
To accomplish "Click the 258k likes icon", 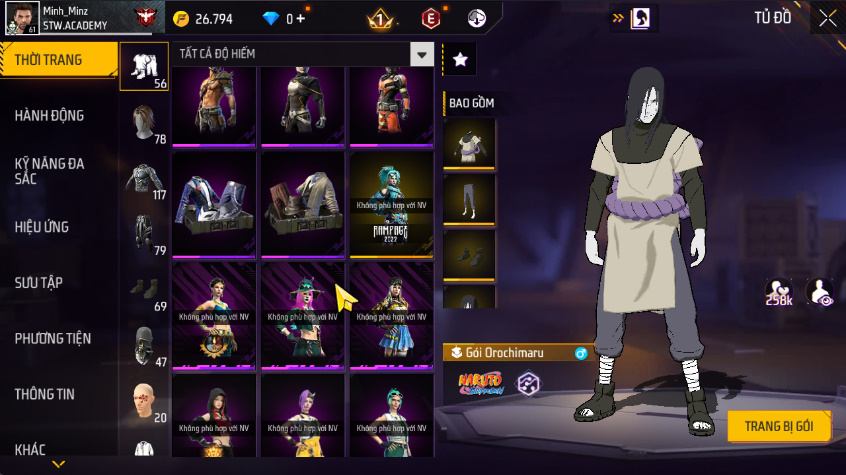I will coord(780,292).
